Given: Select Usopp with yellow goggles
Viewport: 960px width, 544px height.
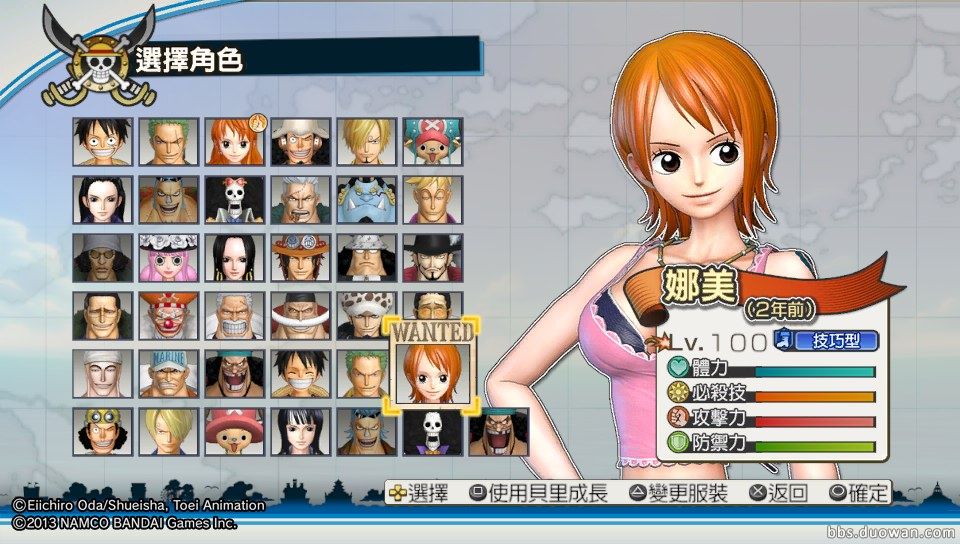Looking at the screenshot, I should click(x=102, y=432).
